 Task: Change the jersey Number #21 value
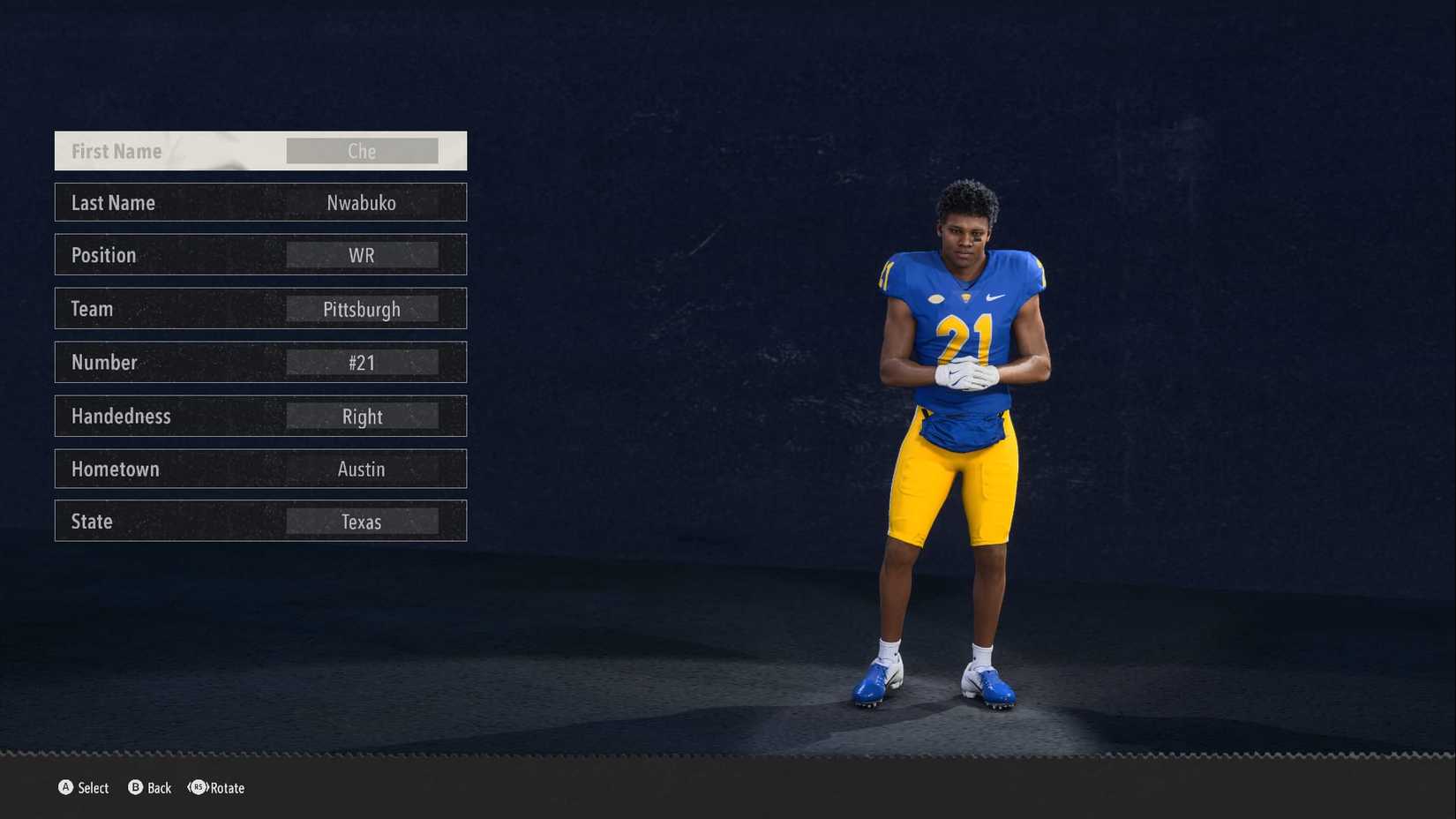[362, 362]
